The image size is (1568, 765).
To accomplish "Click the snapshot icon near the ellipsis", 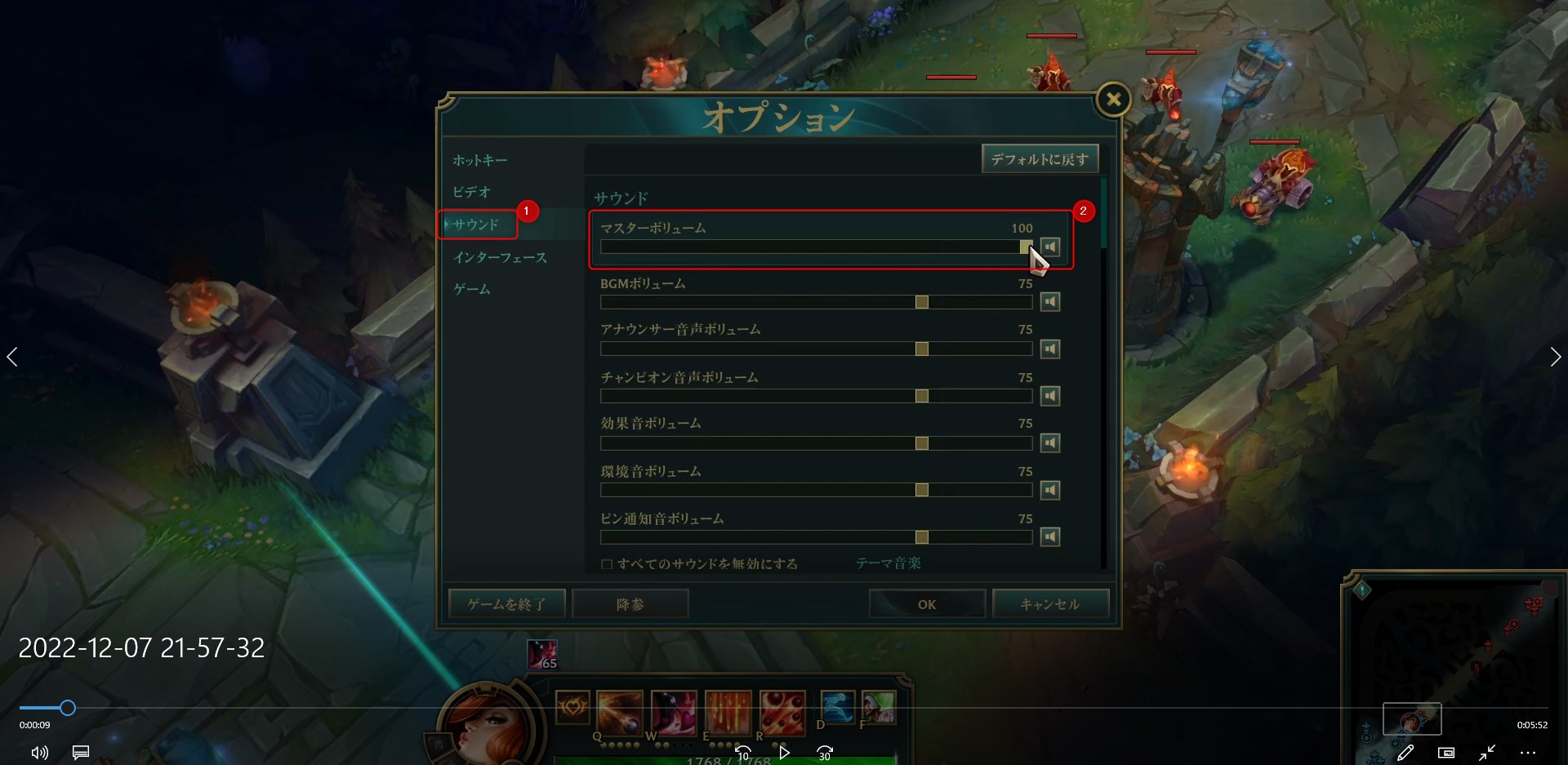I will point(1447,752).
